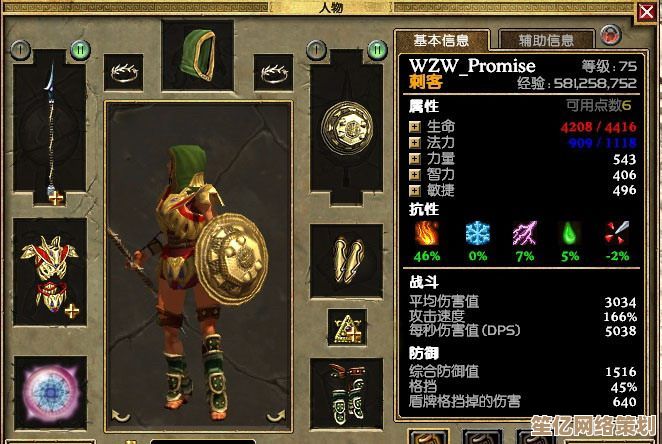Open the 辅助信息 tab
This screenshot has height=444, width=662.
click(546, 41)
